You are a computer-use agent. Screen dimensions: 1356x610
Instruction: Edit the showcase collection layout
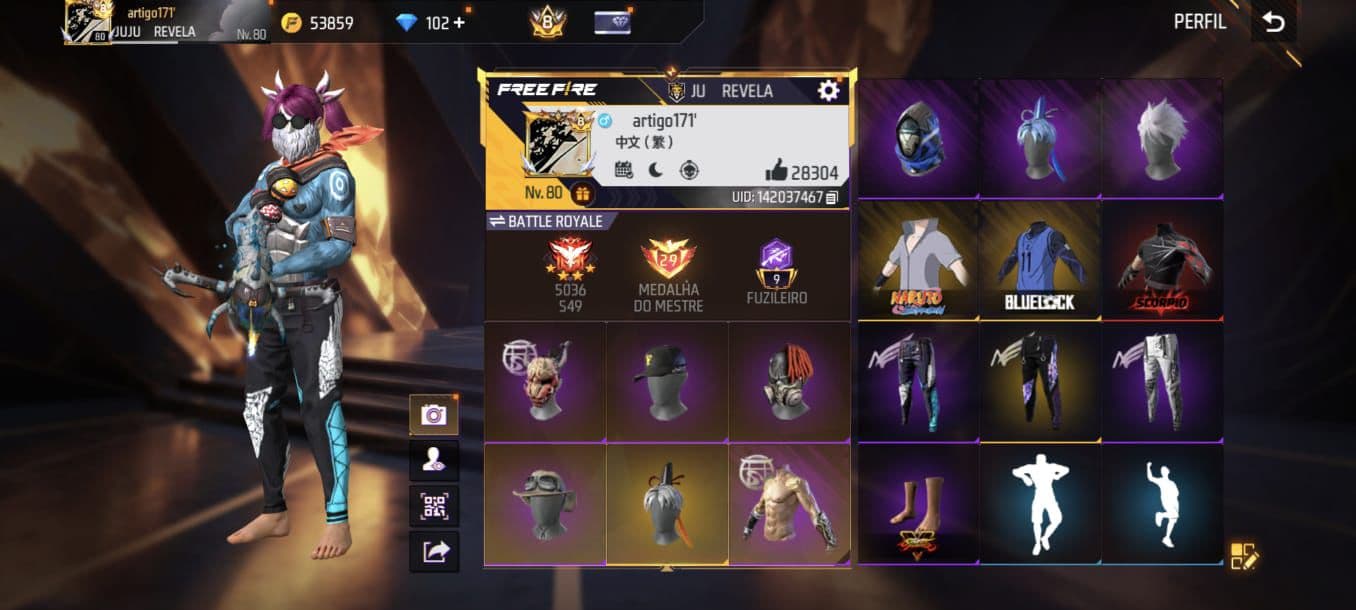[x=1244, y=556]
